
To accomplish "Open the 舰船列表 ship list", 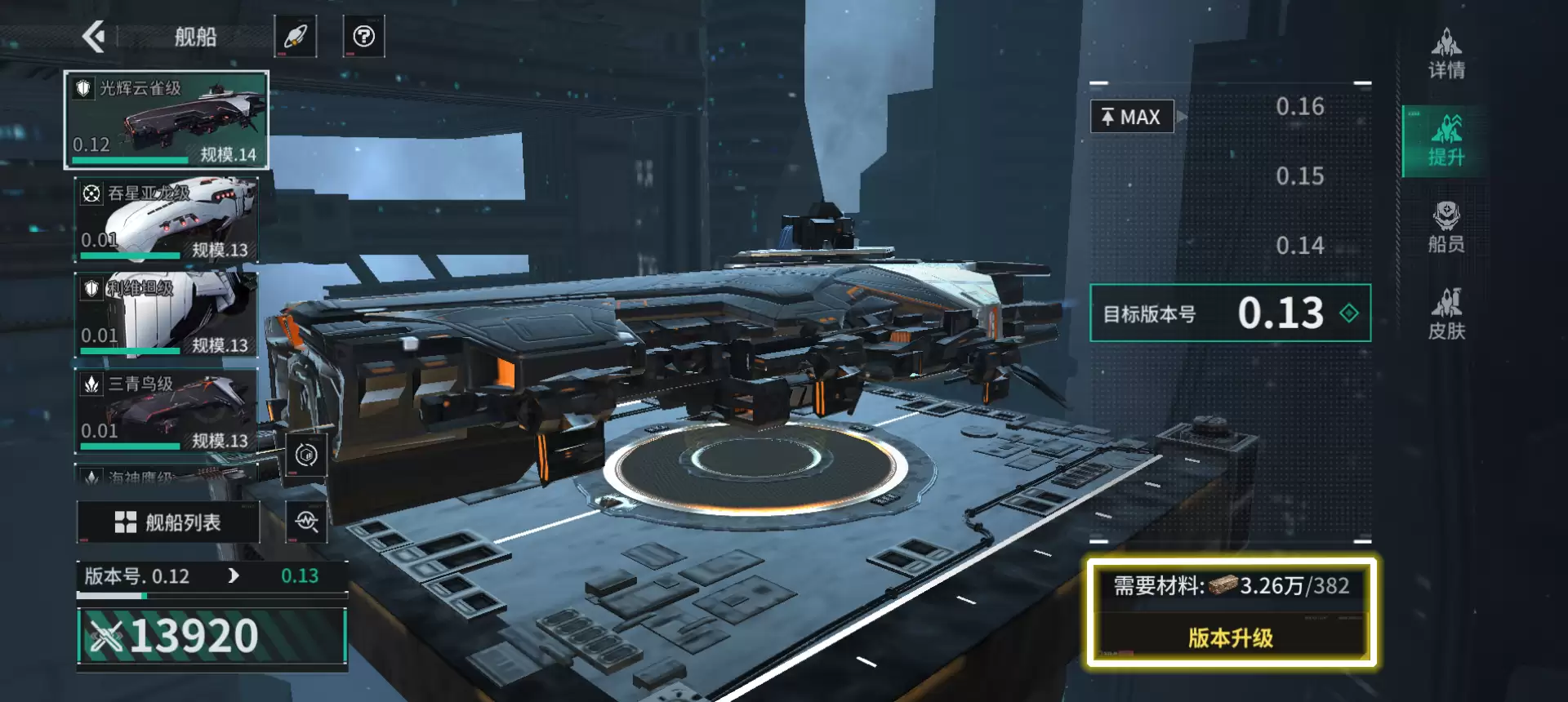I will pyautogui.click(x=168, y=522).
